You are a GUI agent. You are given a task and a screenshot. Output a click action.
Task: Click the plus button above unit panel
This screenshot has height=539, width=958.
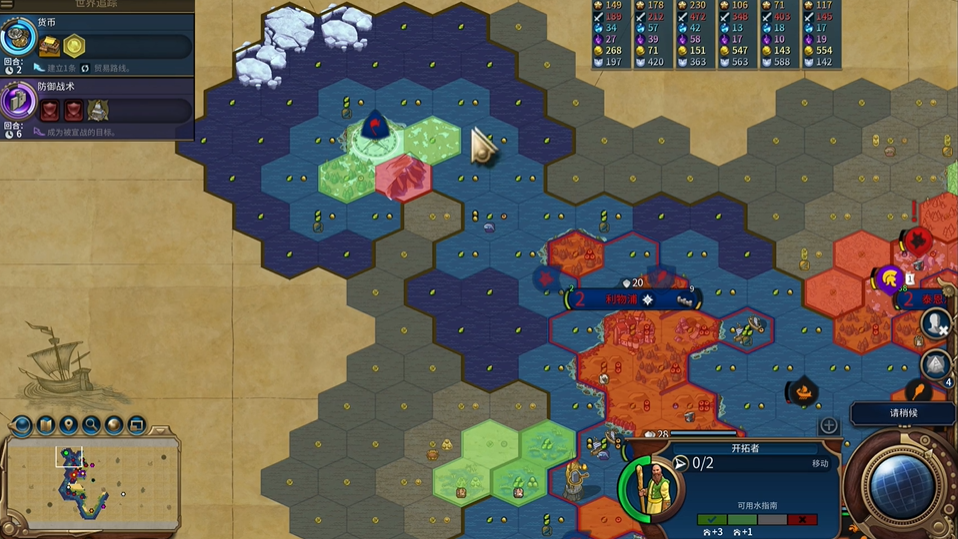coord(829,425)
